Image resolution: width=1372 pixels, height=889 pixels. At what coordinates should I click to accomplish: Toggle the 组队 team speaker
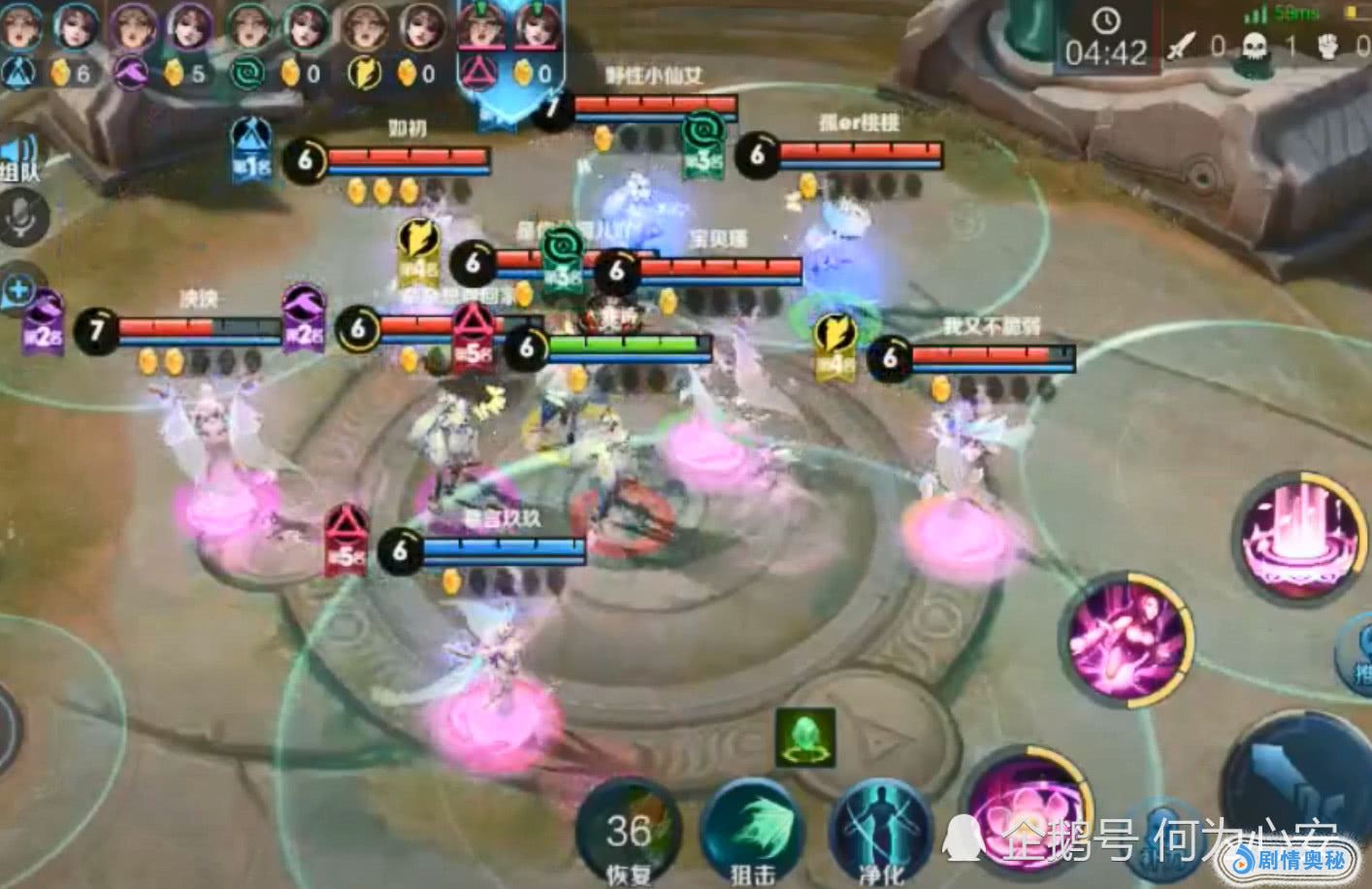point(19,160)
